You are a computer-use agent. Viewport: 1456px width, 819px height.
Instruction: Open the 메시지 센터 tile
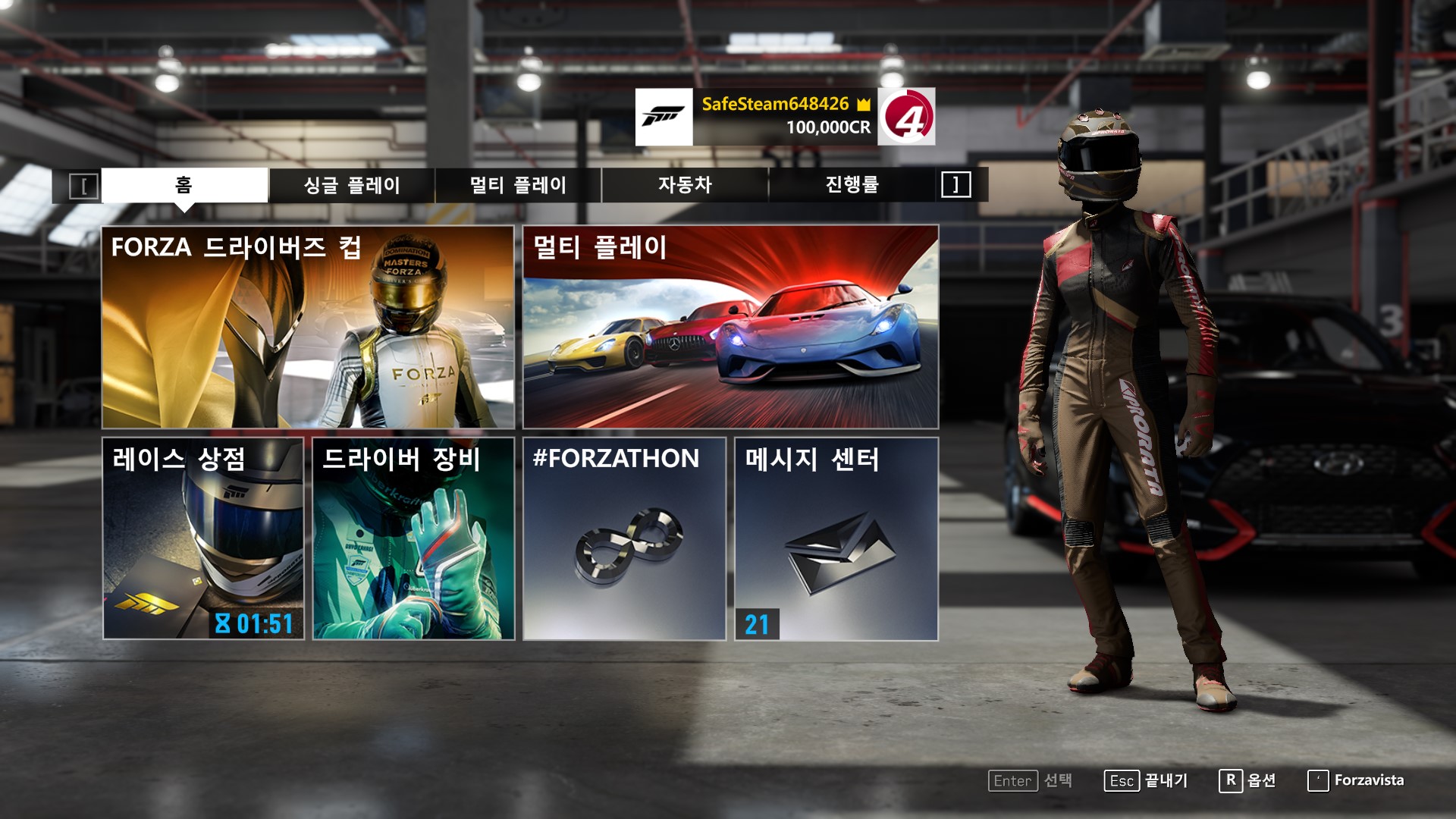[836, 538]
